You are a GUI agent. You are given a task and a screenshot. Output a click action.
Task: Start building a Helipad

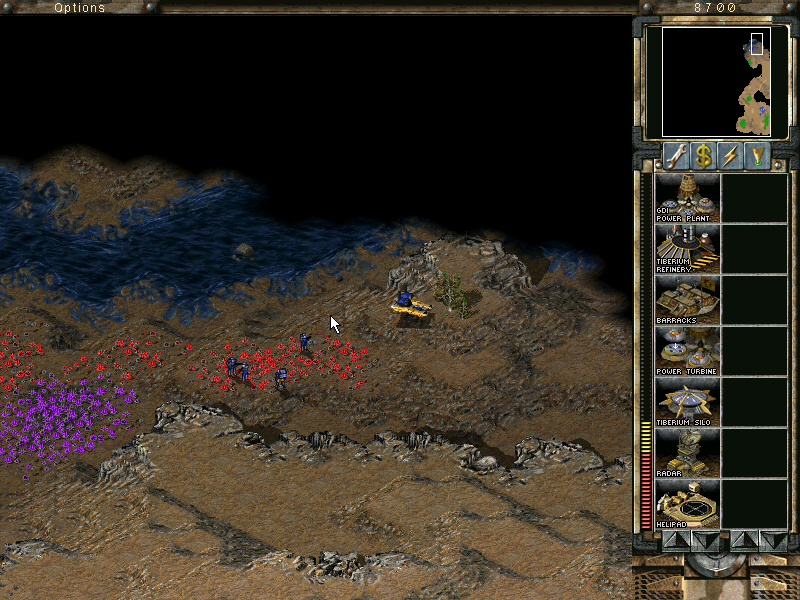687,504
